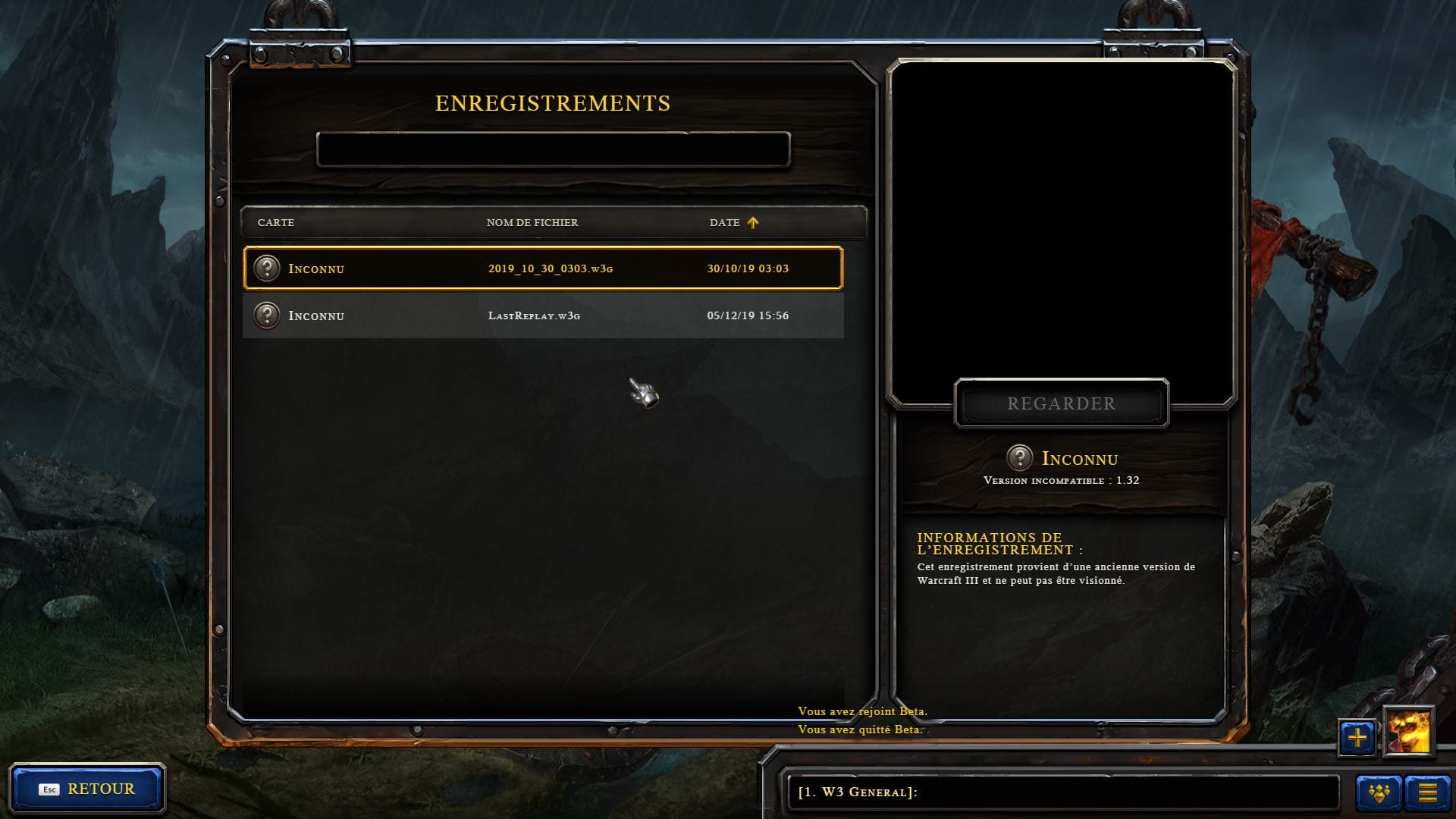This screenshot has width=1456, height=819.
Task: Go back with the Retour button
Action: point(87,789)
